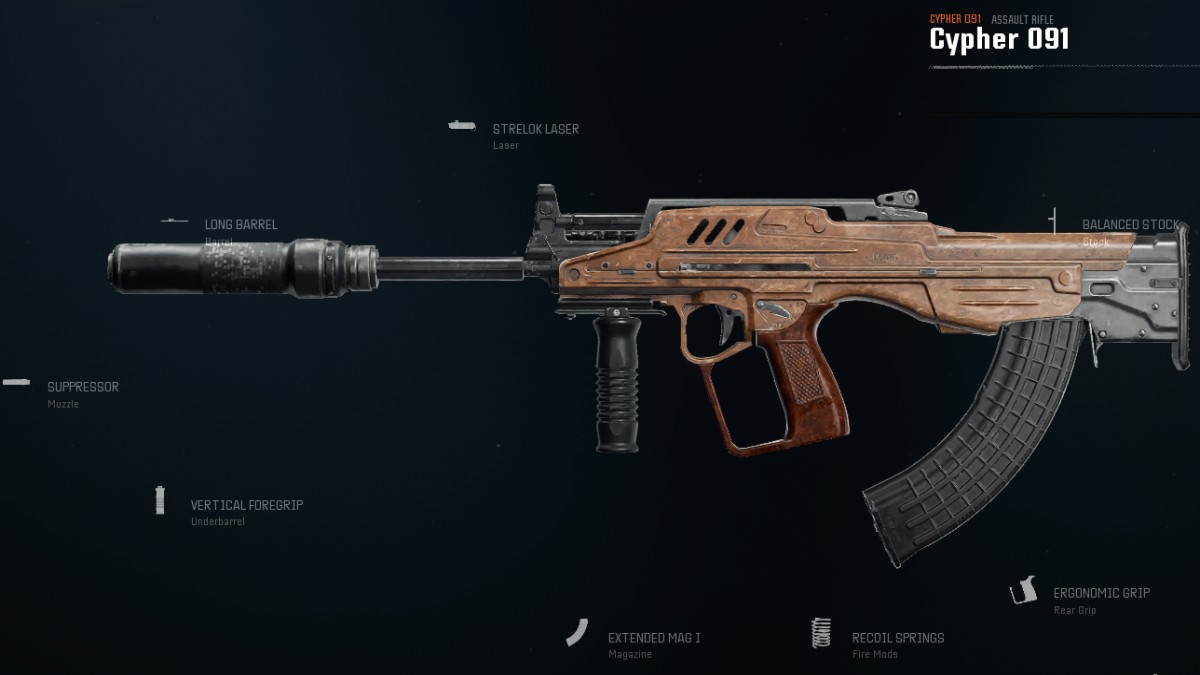Choose the Suppressor muzzle slot
Screen dimensions: 1200x675
83,388
